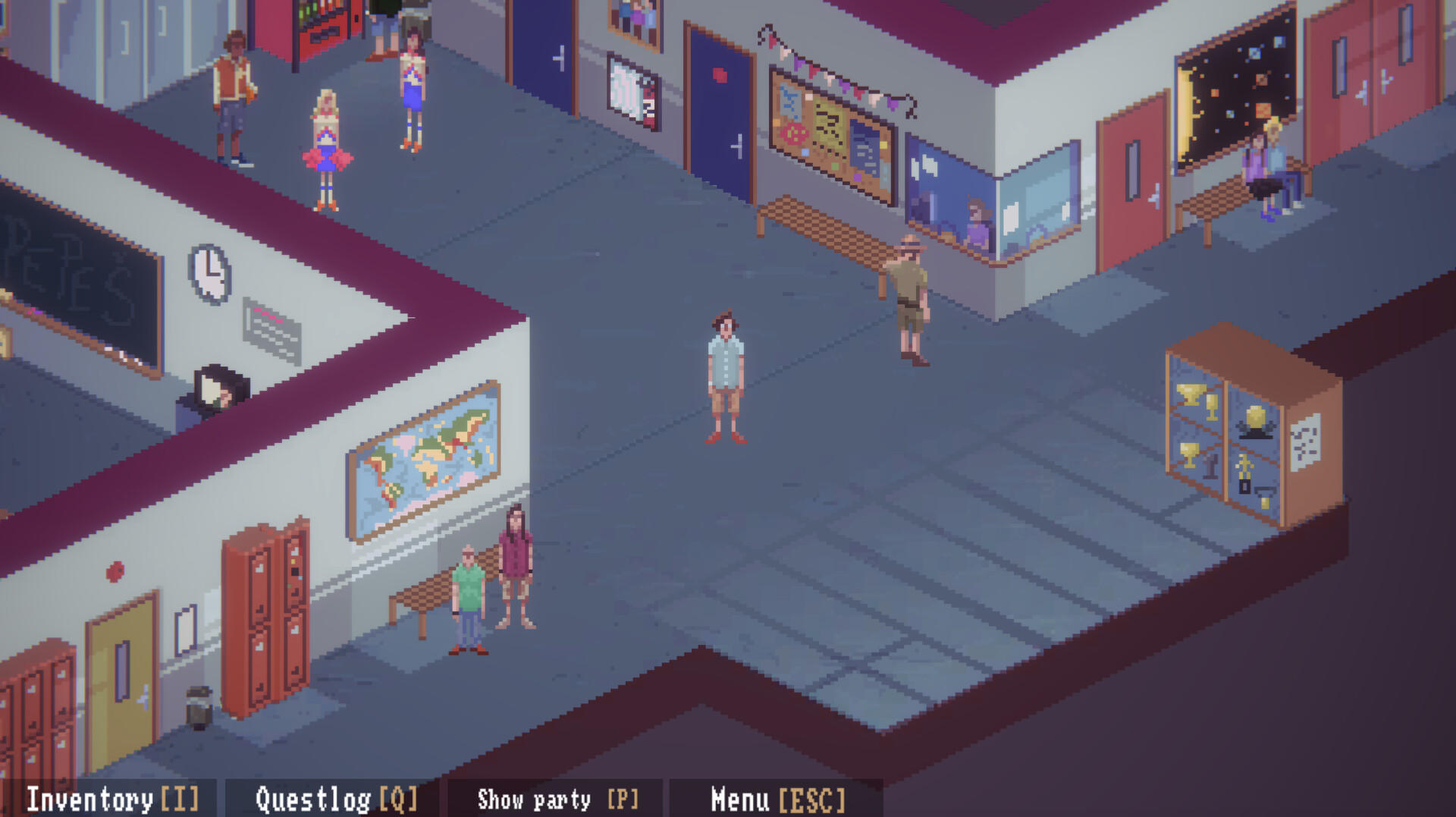Click the blue door with round red sign

(x=717, y=99)
